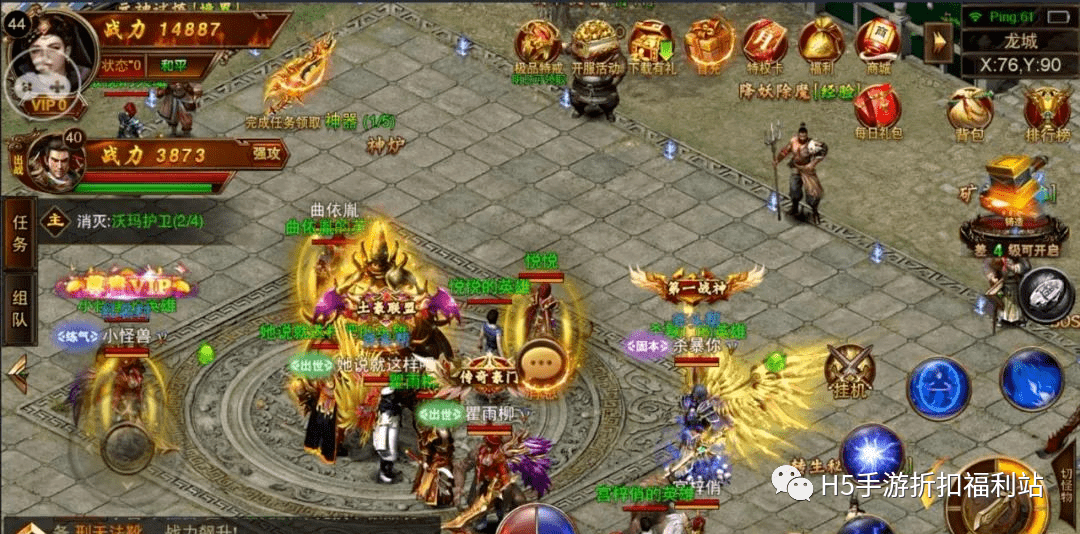Toggle the hero's 强攻 attack mode
Image resolution: width=1080 pixels, height=534 pixels.
(x=268, y=154)
